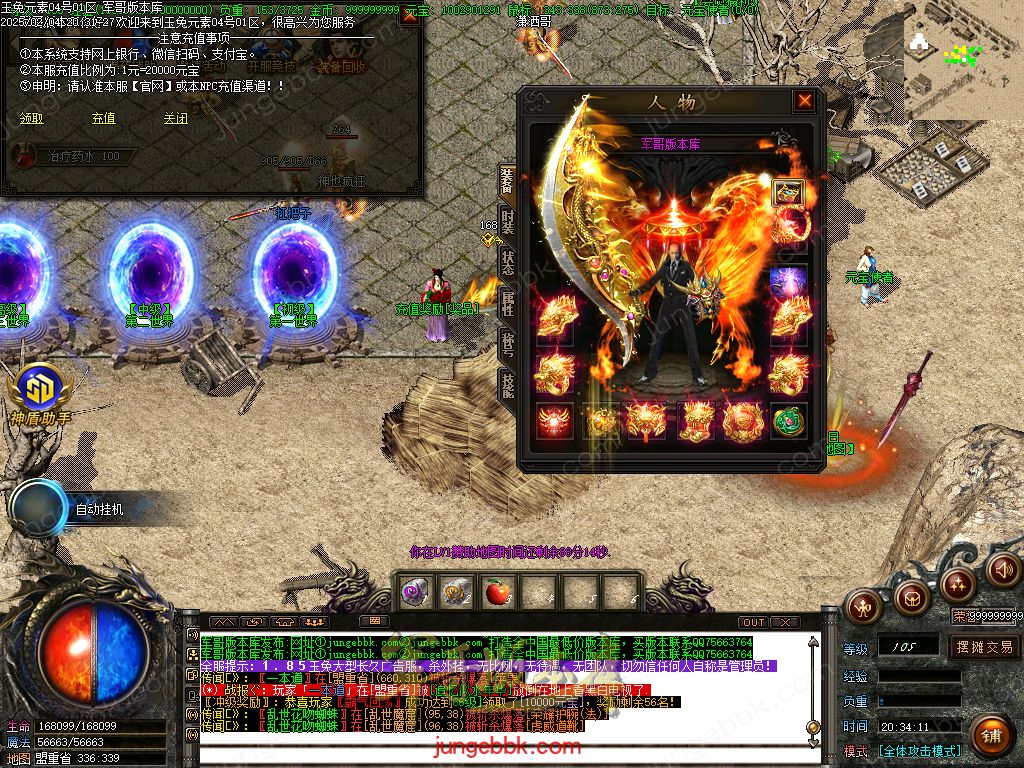Switch to the 时装 fashion tab
Viewport: 1024px width, 768px height.
pyautogui.click(x=508, y=219)
